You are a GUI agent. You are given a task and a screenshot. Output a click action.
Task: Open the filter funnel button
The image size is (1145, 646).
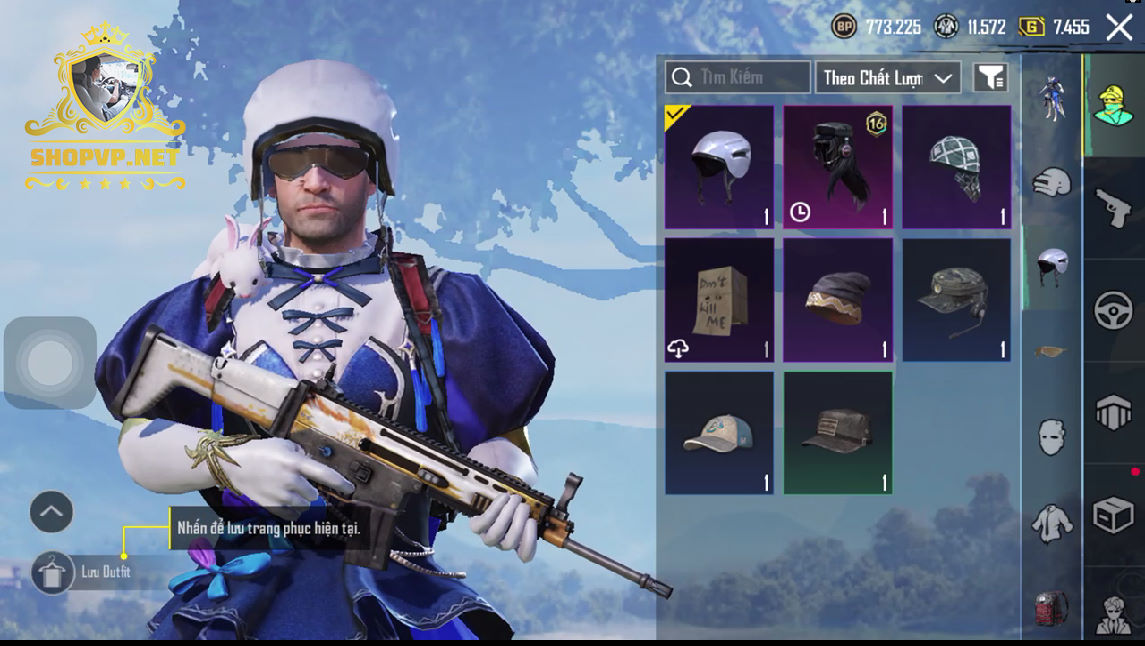(x=990, y=77)
